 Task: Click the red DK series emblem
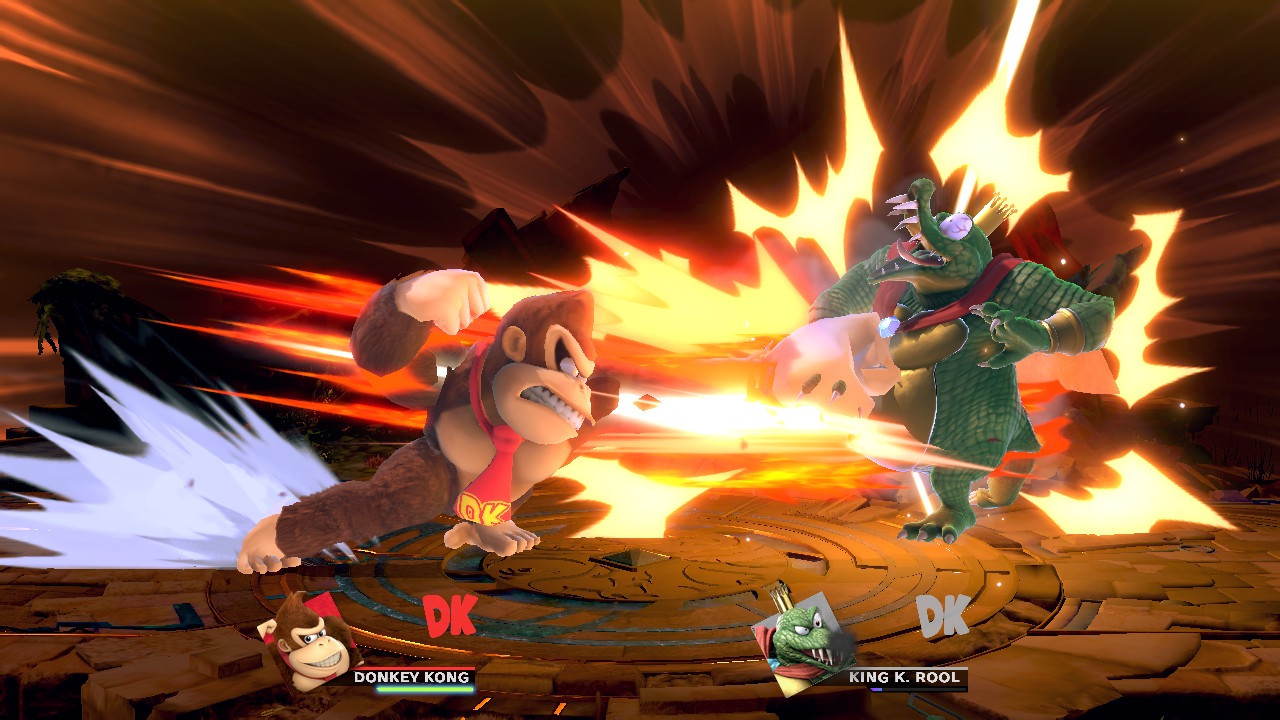coord(449,616)
